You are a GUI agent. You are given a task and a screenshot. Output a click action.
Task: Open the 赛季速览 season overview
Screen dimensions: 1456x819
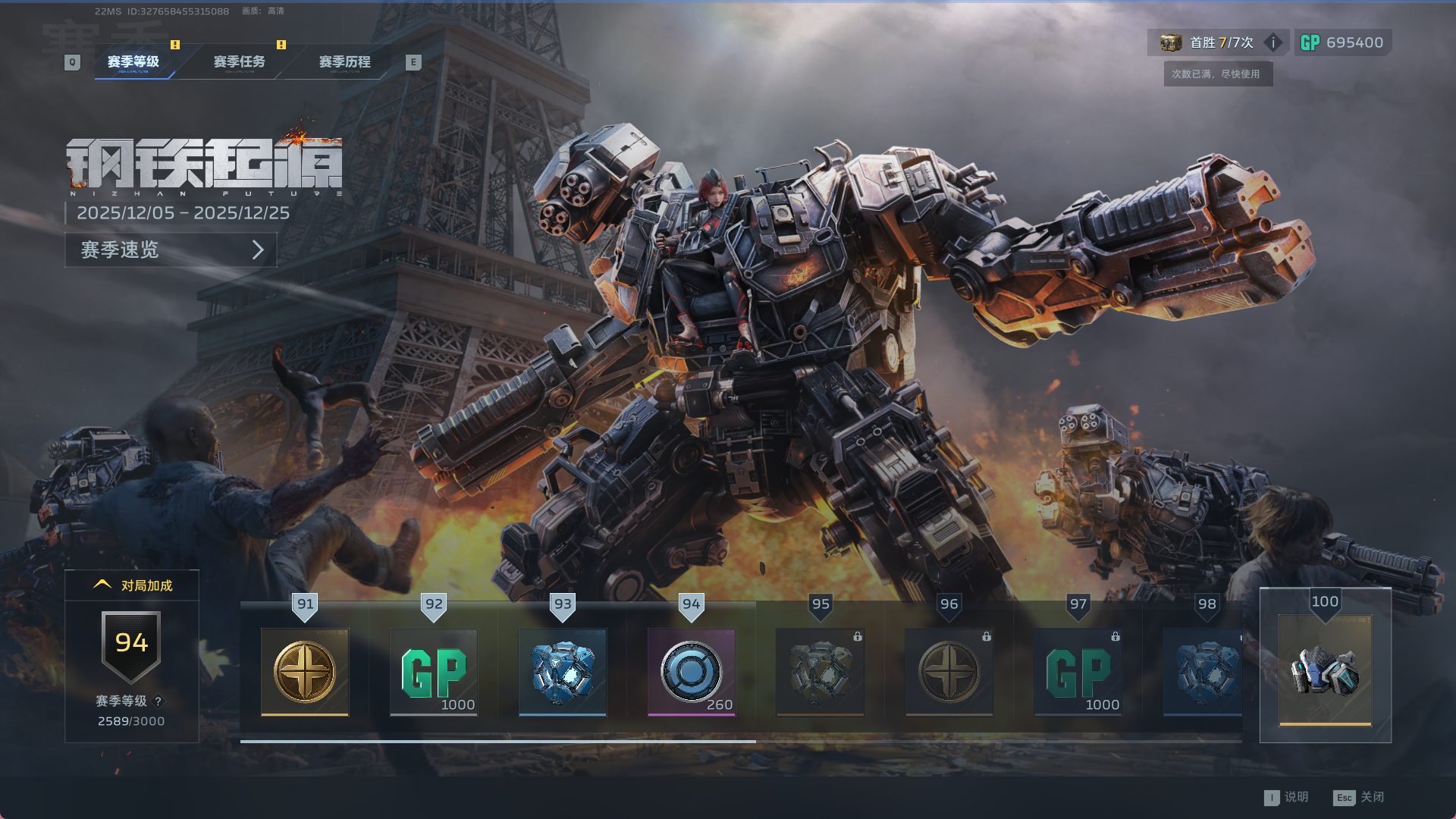[171, 249]
